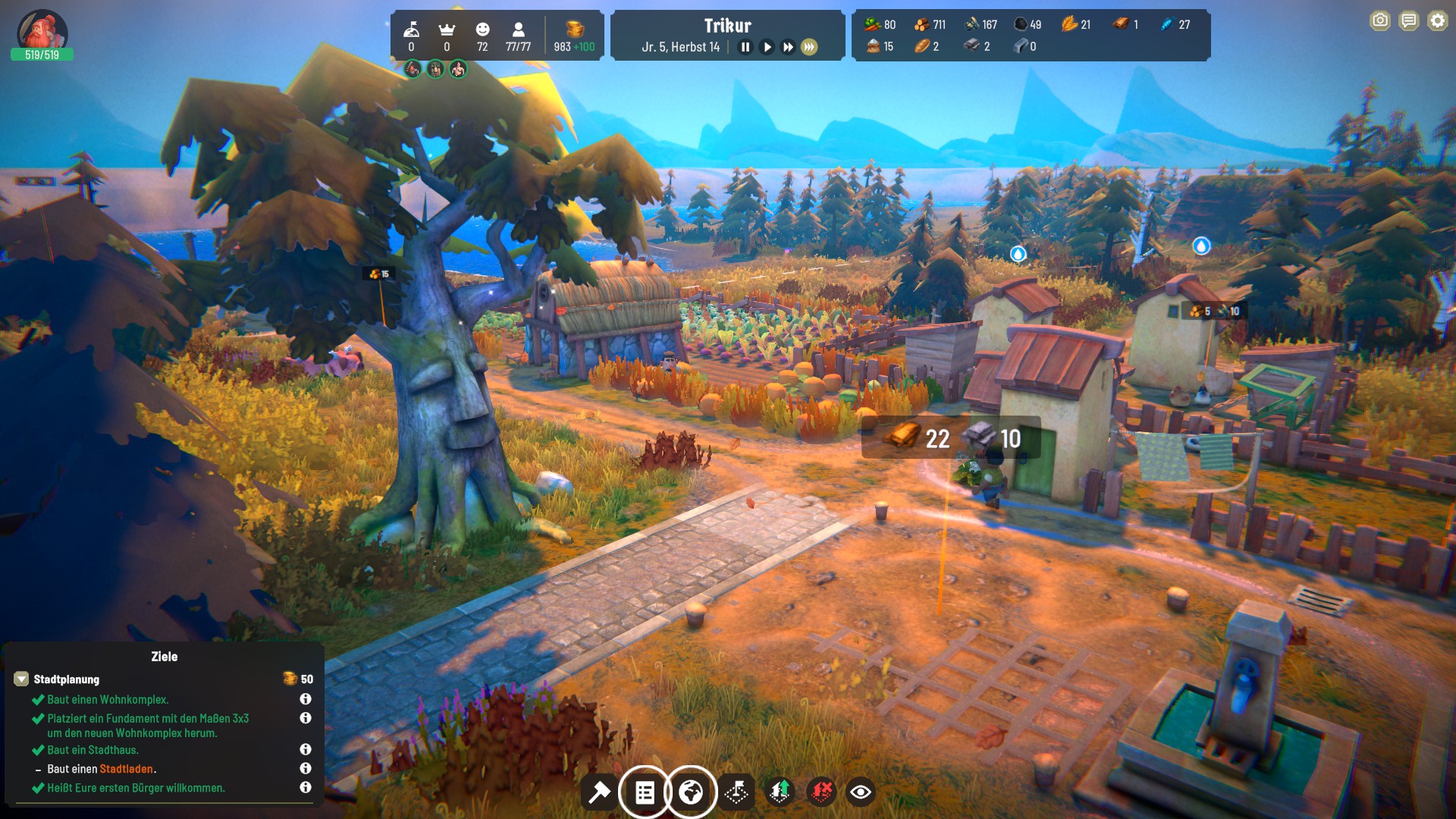Open the hammer build menu
Screen dimensions: 1456x819
pos(599,792)
